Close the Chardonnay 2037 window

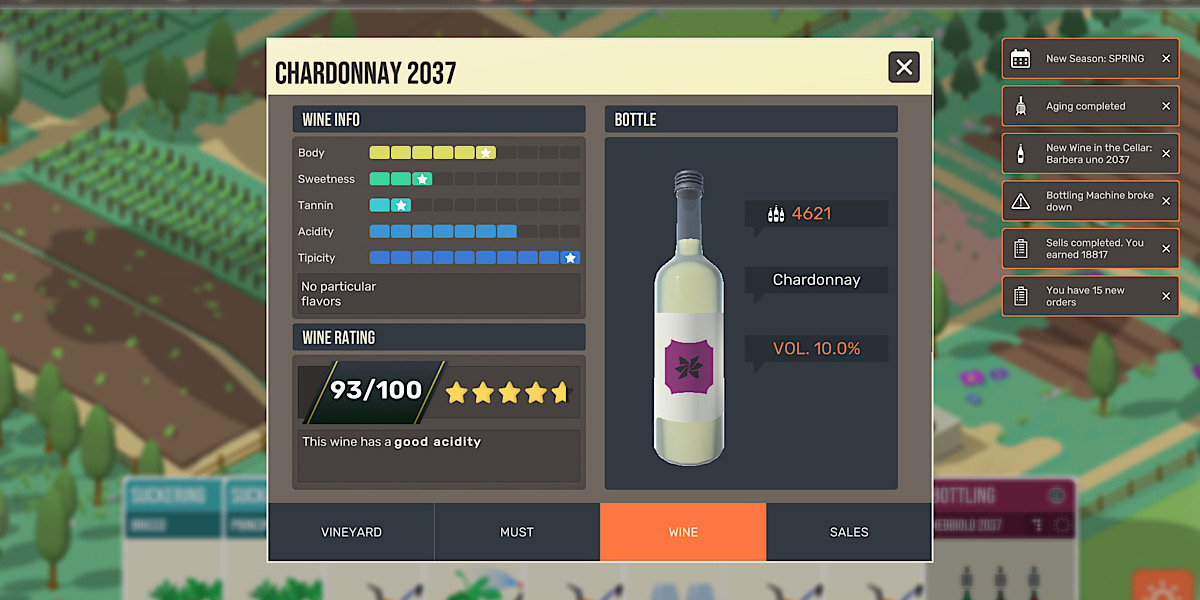[x=904, y=67]
